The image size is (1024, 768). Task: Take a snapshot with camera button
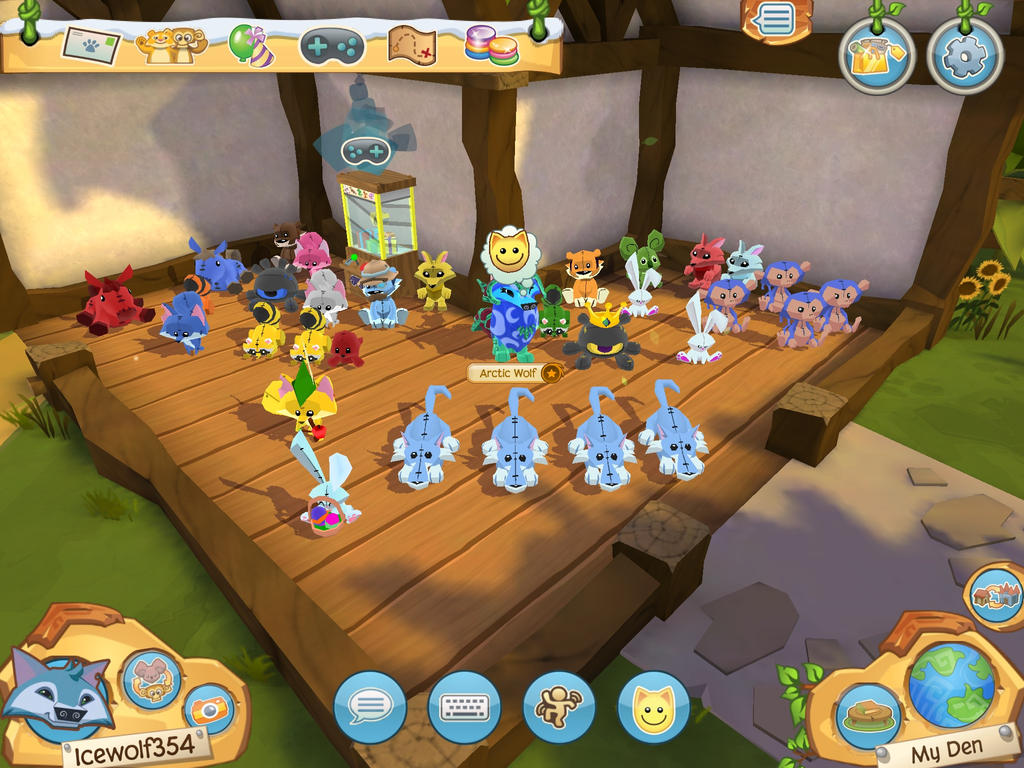coord(210,710)
